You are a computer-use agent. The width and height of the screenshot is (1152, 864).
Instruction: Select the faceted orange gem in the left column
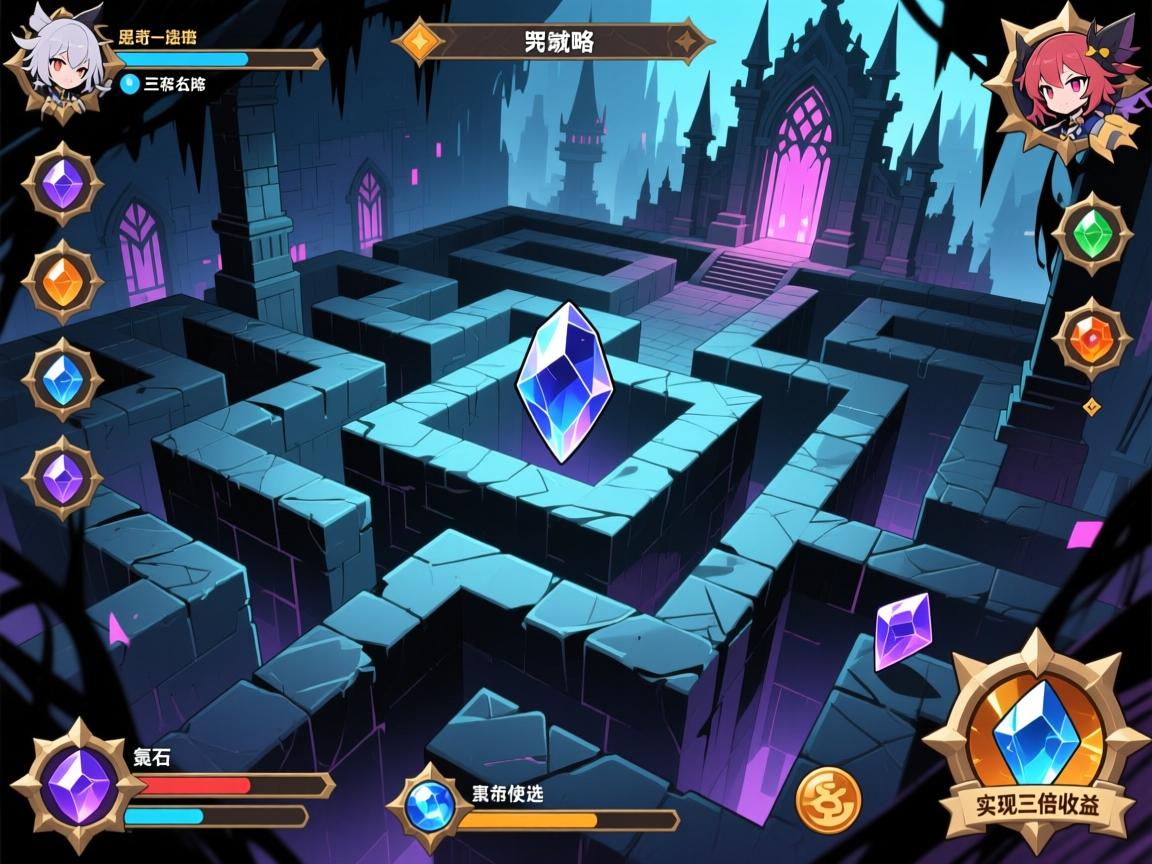coord(62,281)
